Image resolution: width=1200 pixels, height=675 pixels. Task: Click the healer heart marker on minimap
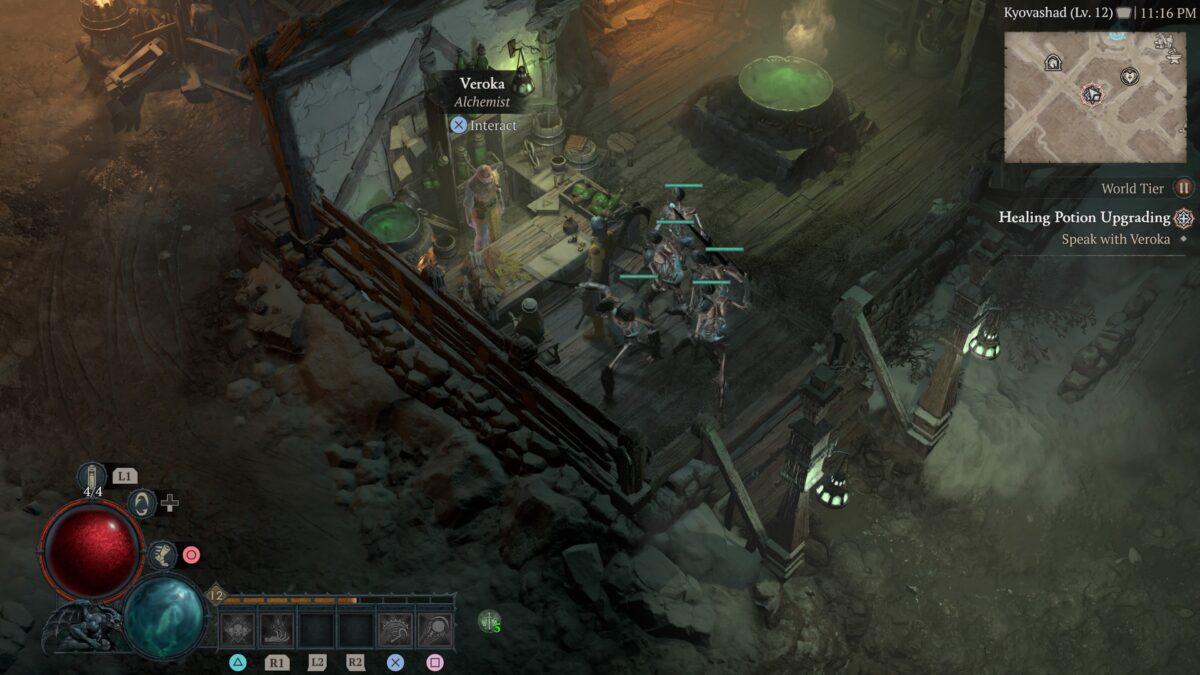1129,76
